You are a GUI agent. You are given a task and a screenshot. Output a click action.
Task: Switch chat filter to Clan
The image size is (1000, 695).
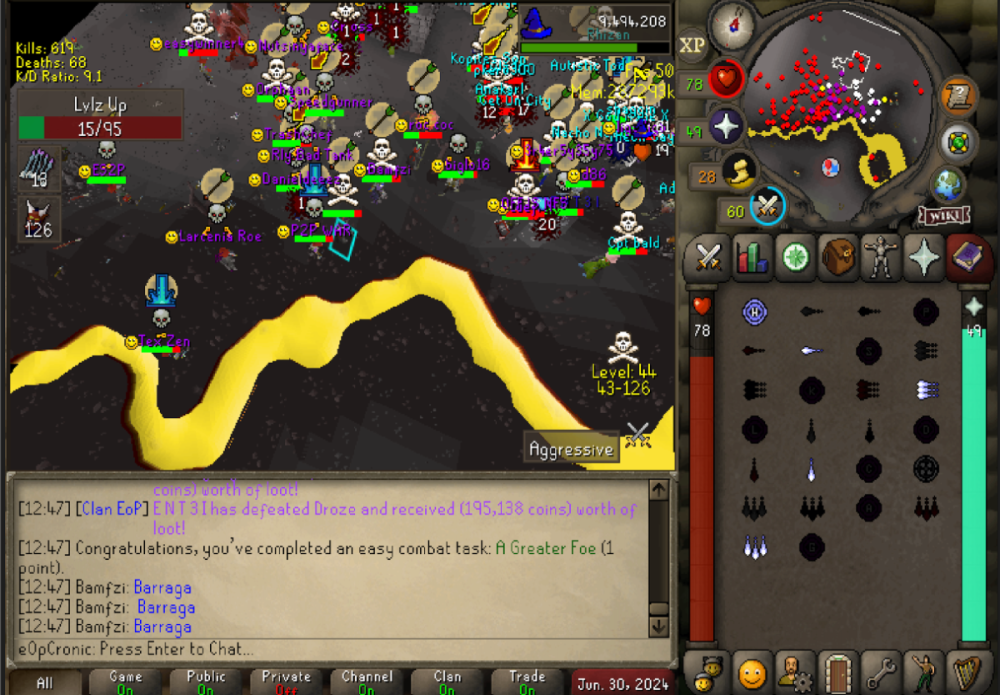[x=447, y=682]
